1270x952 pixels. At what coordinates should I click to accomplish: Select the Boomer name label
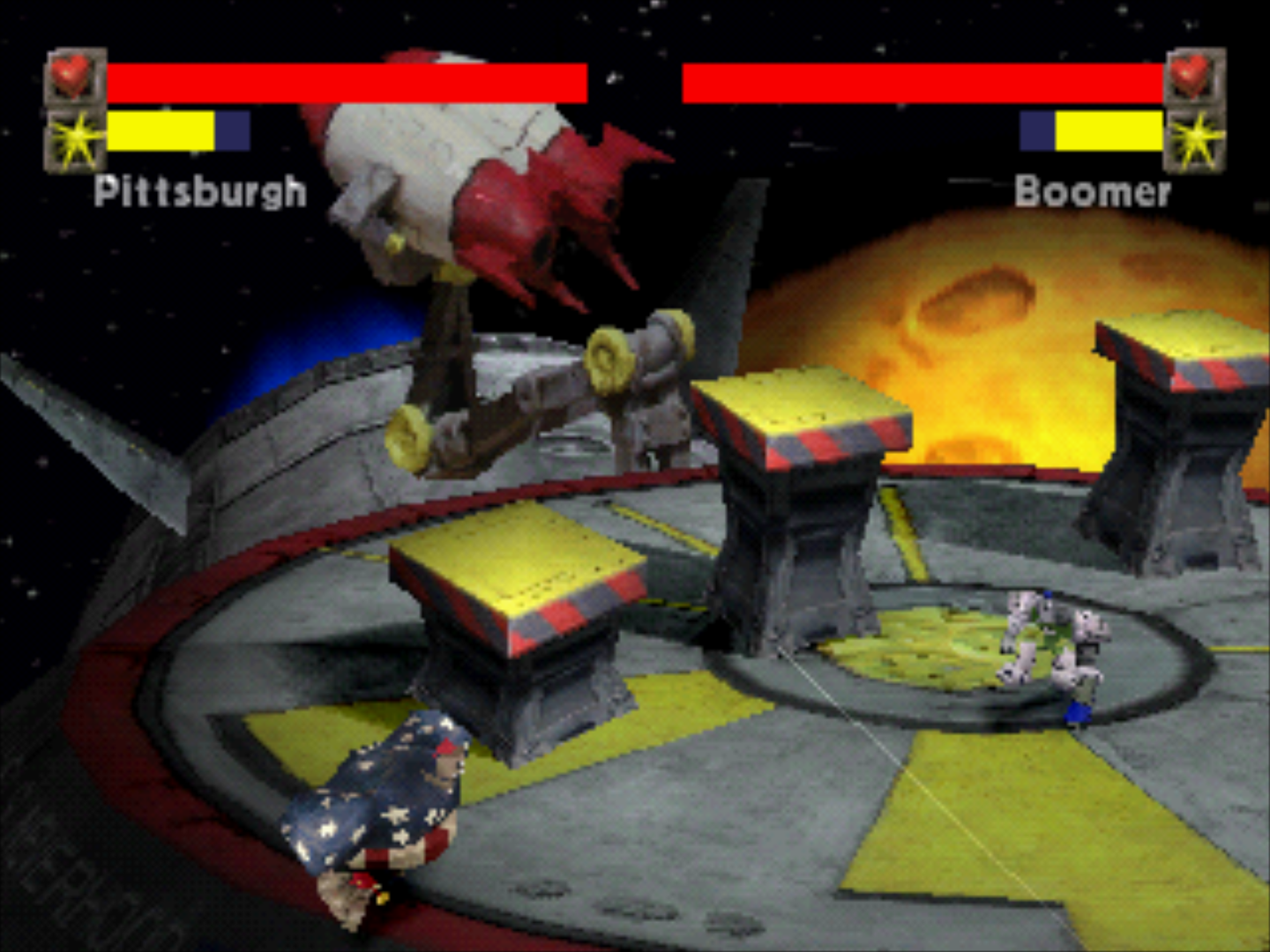[x=1094, y=192]
